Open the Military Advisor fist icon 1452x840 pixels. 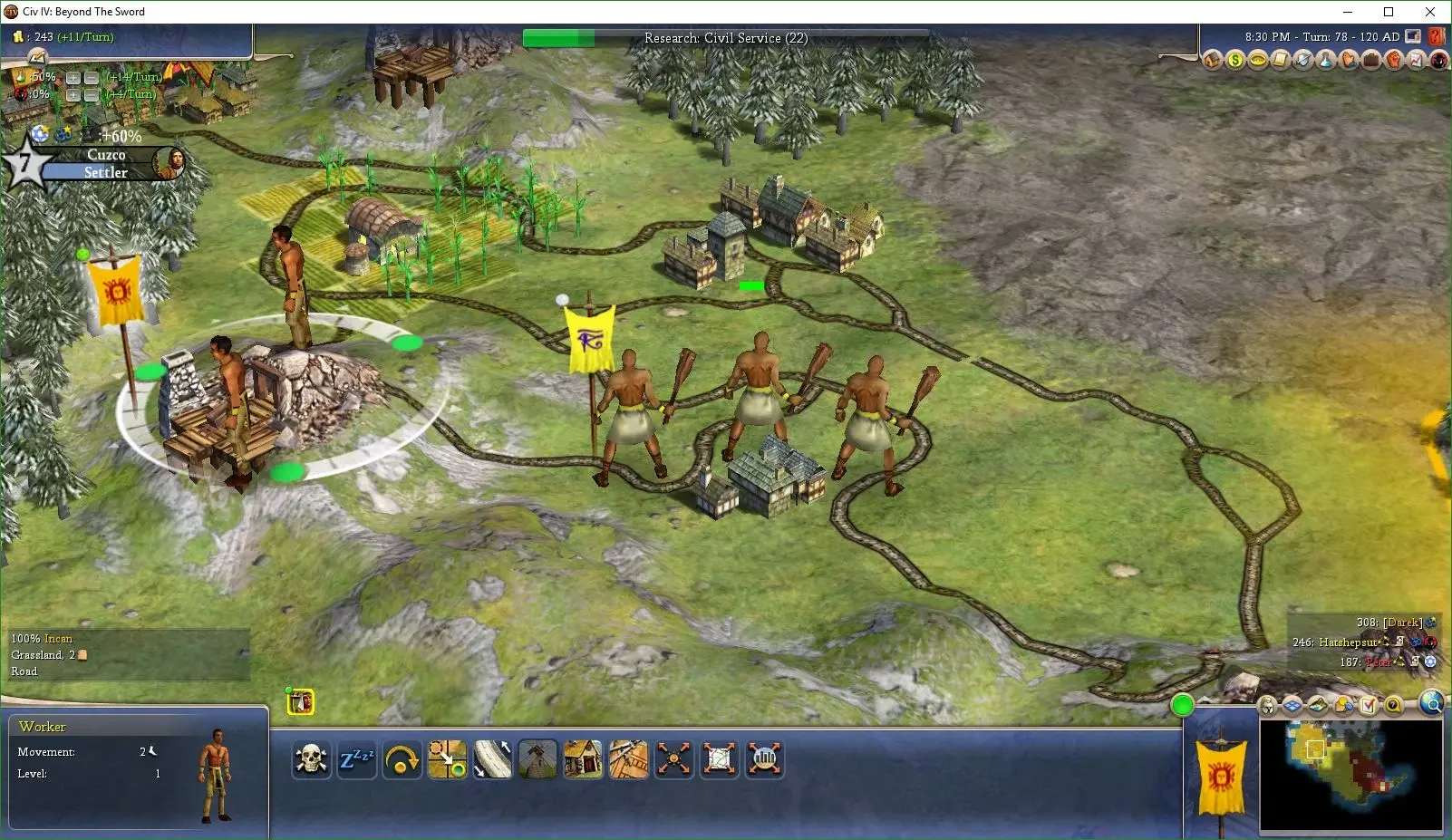coord(1394,60)
